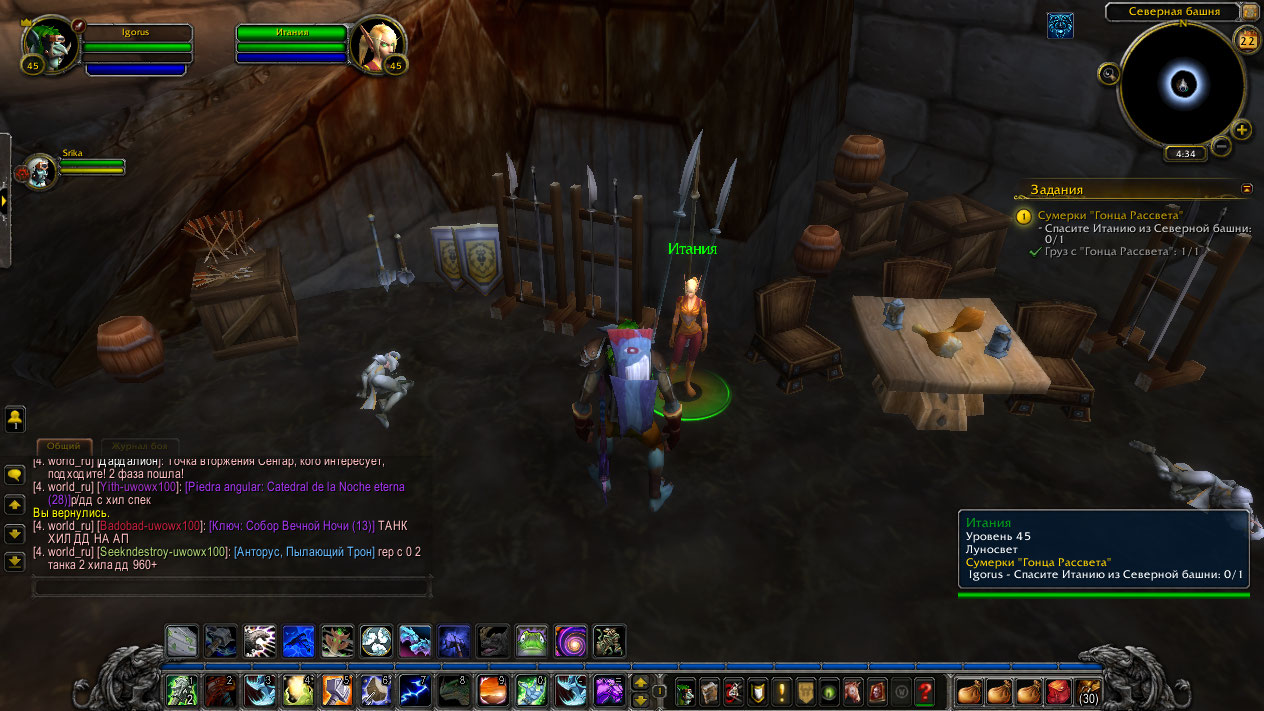Switch to the Общий chat tab
Viewport: 1264px width, 711px height.
point(64,446)
